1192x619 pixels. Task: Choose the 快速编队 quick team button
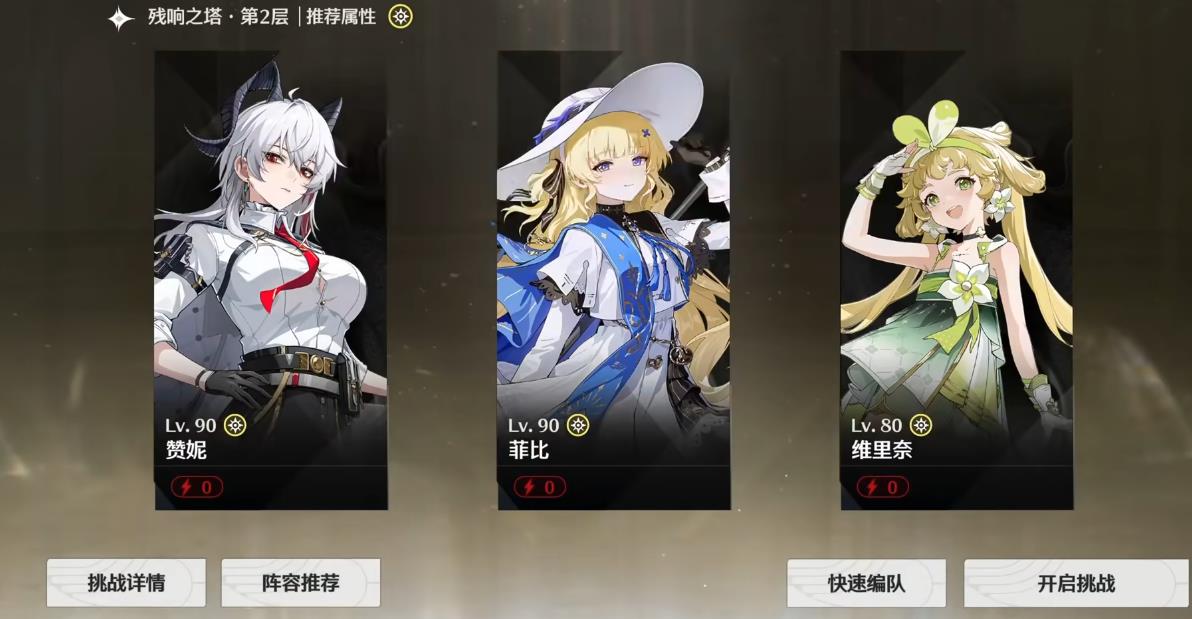(x=866, y=583)
